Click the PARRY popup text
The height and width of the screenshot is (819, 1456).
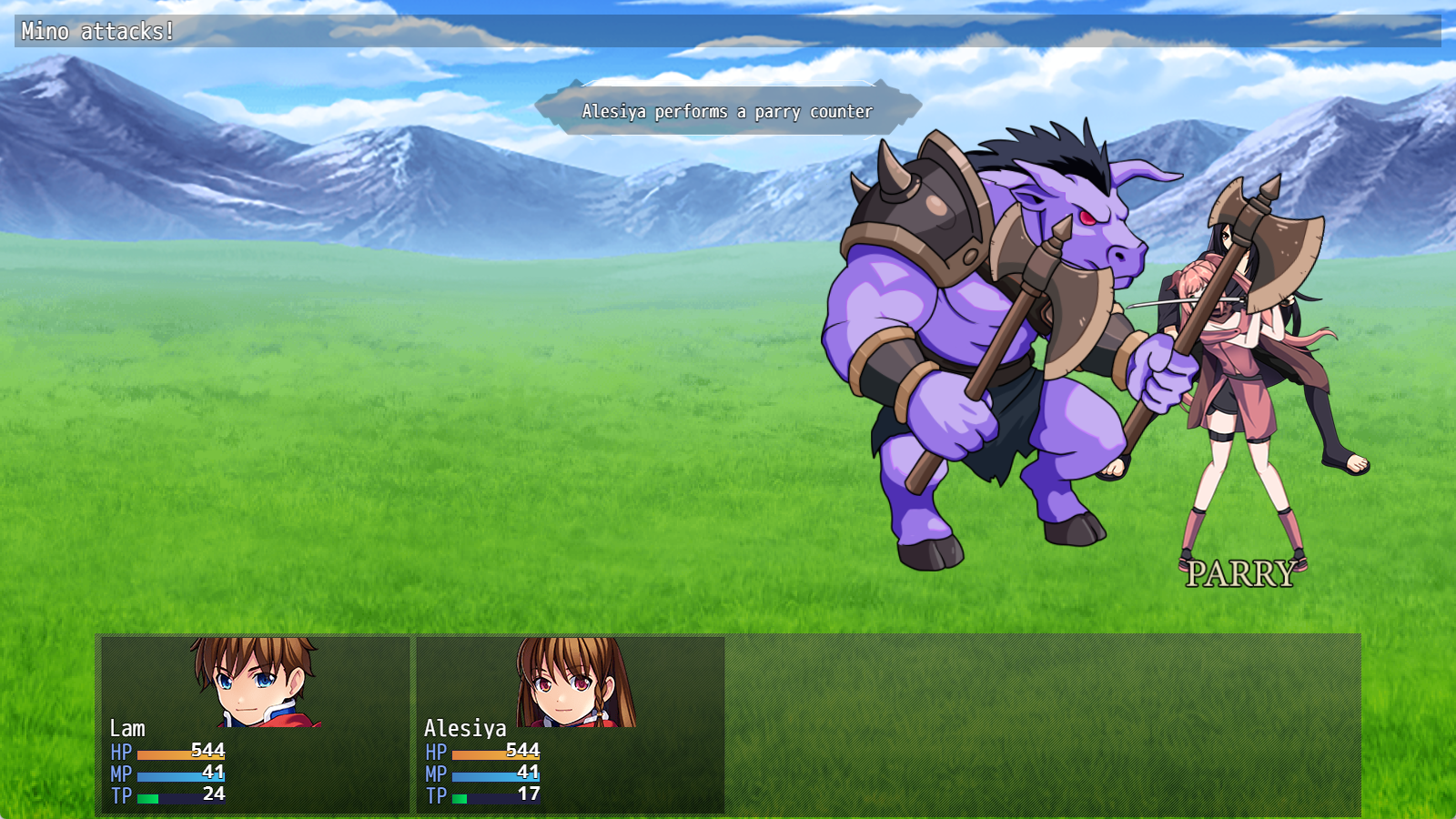(x=1240, y=571)
